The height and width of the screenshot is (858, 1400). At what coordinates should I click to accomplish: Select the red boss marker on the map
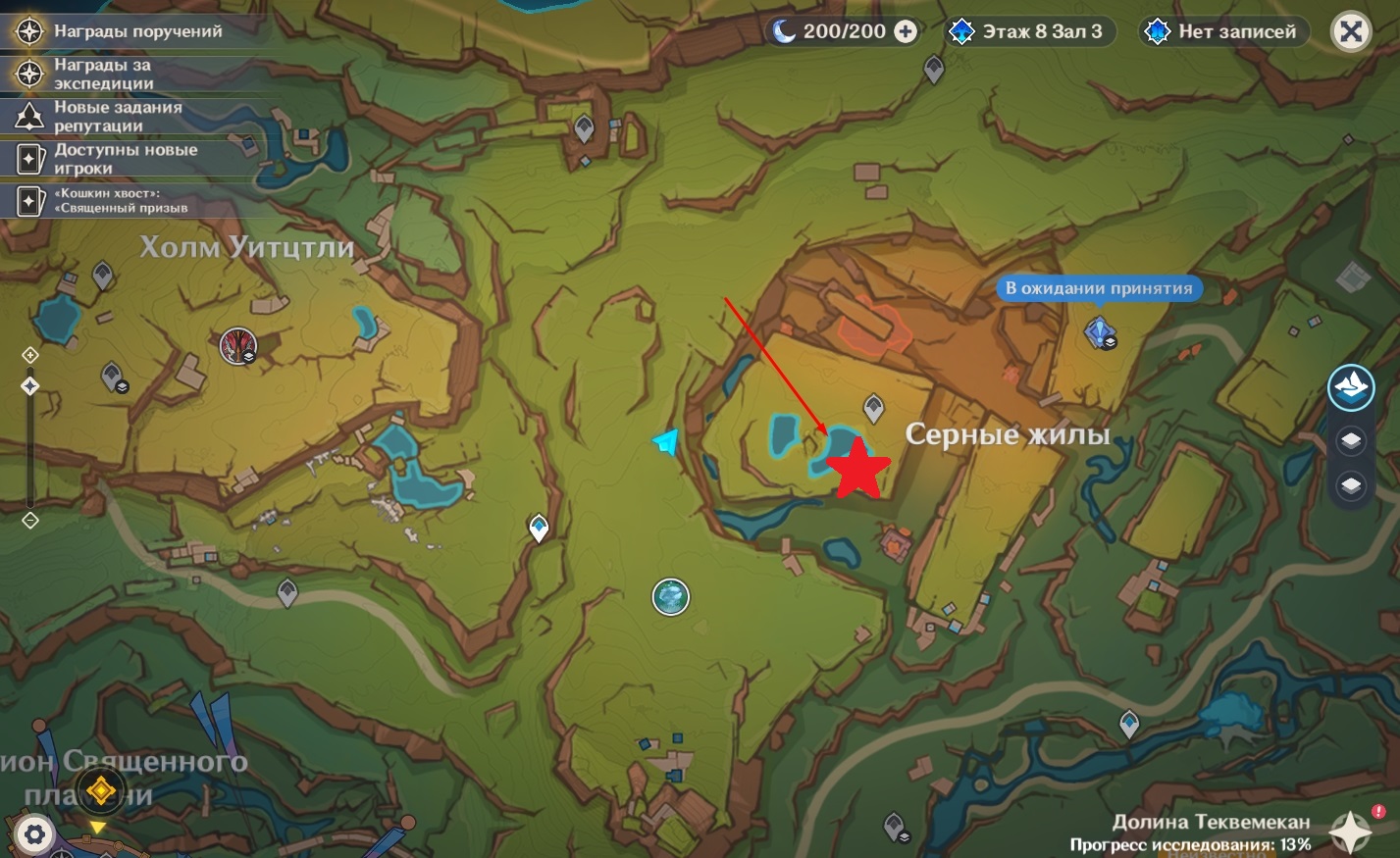tap(237, 345)
